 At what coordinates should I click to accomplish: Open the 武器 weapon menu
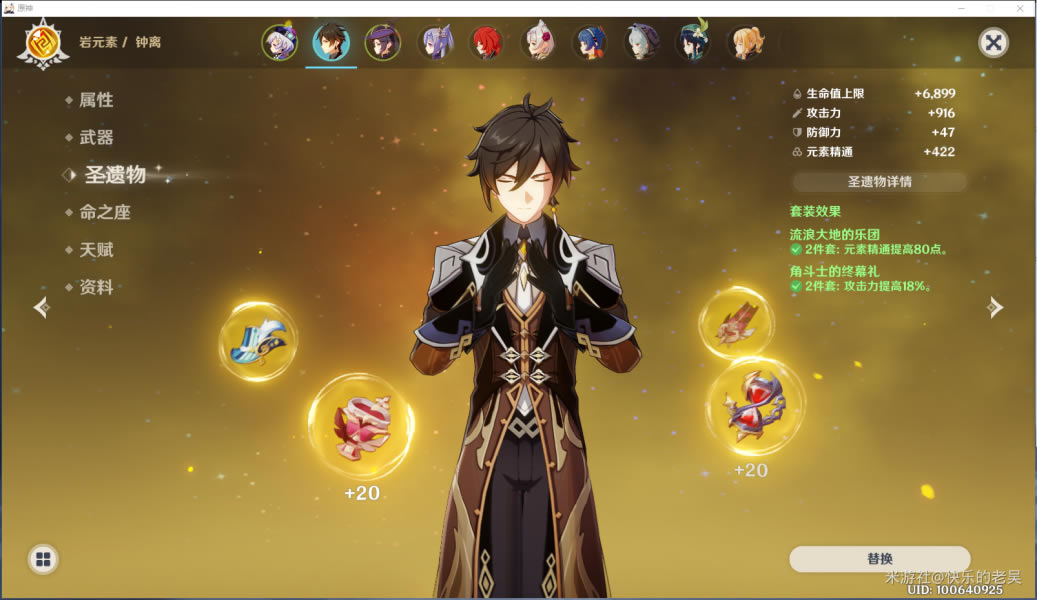[96, 138]
